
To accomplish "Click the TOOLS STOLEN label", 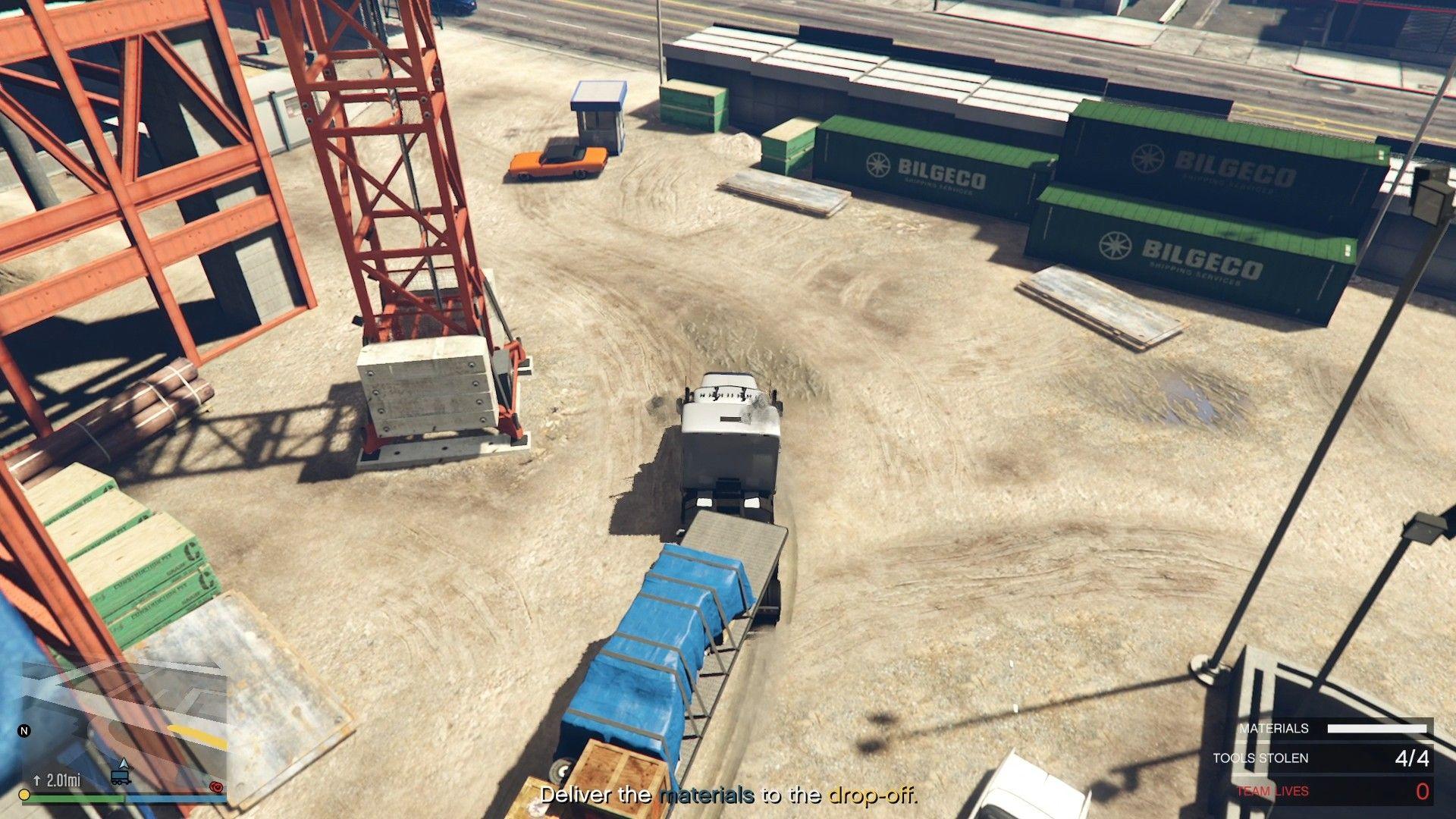I will (x=1260, y=758).
